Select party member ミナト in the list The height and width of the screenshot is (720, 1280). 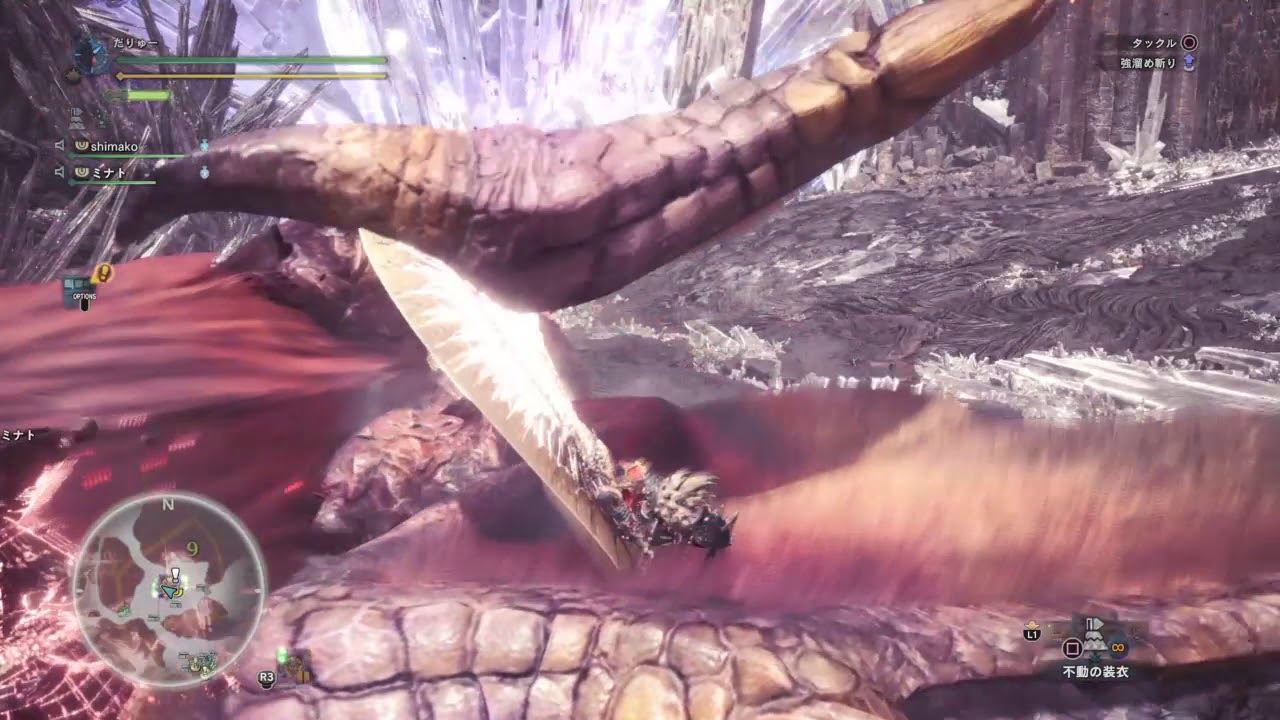pyautogui.click(x=110, y=173)
